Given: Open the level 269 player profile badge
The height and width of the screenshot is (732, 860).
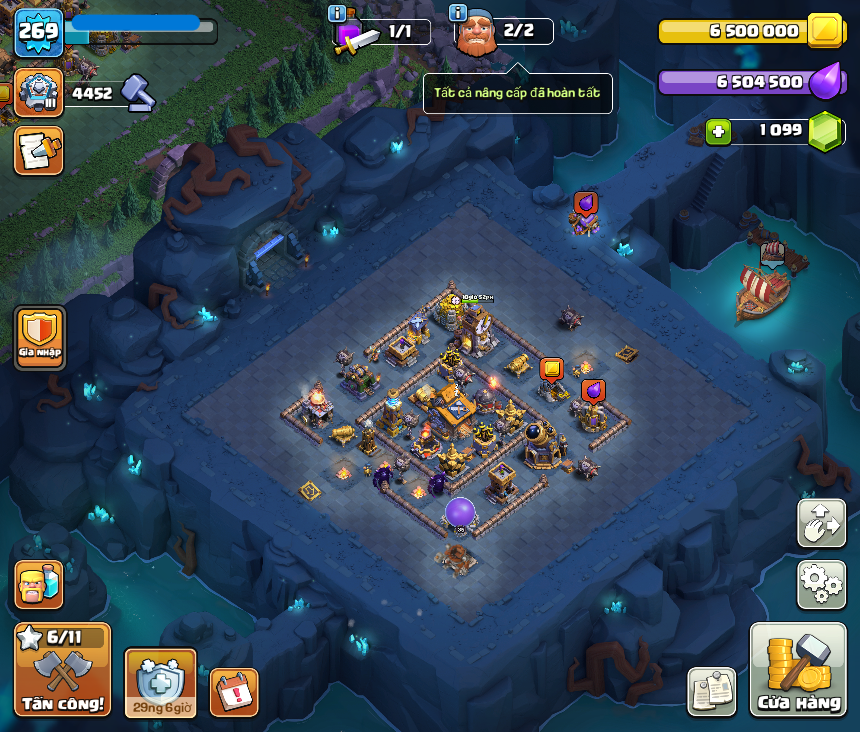Looking at the screenshot, I should [39, 32].
